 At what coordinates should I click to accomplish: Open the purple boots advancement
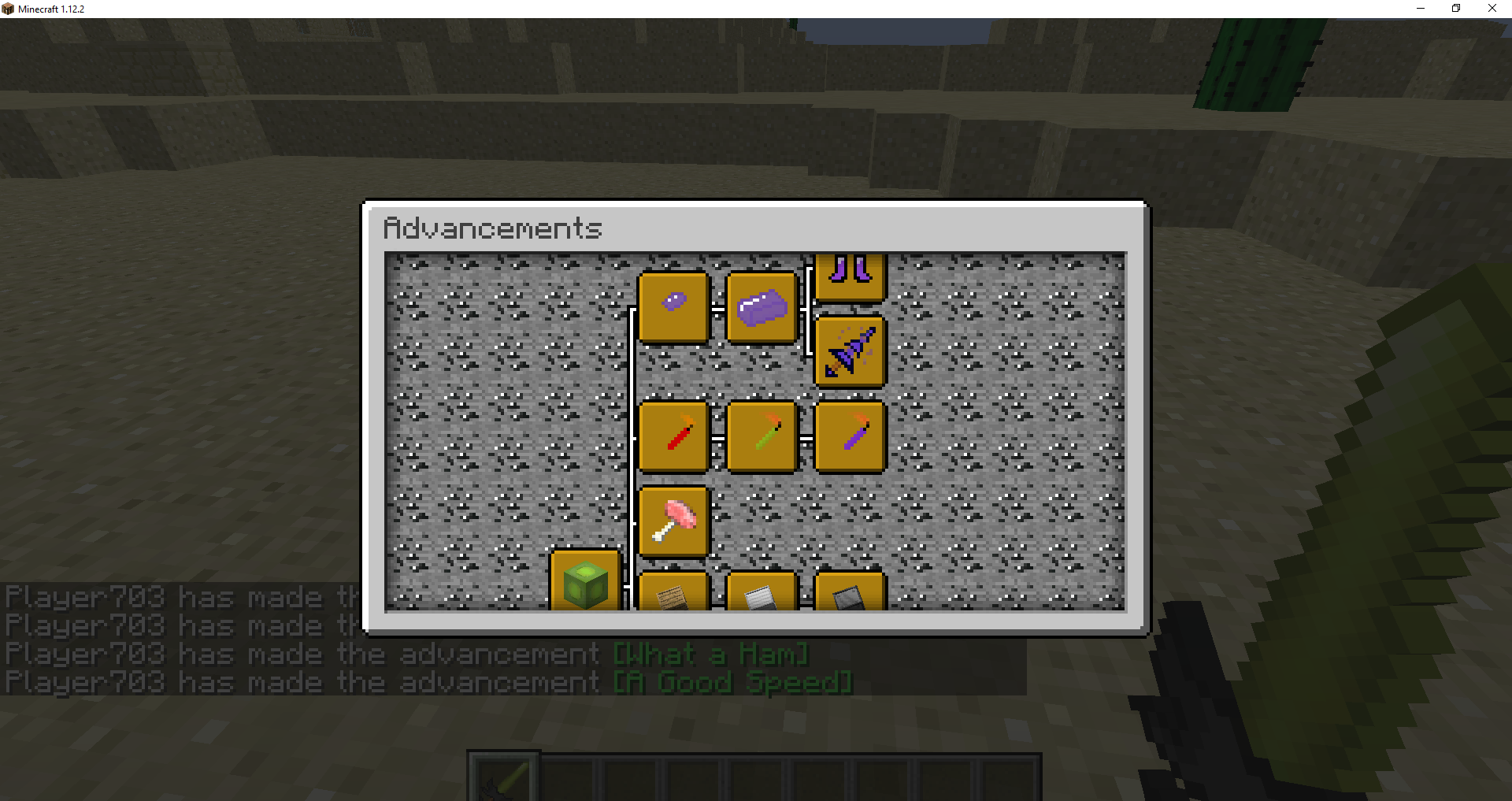tap(850, 276)
